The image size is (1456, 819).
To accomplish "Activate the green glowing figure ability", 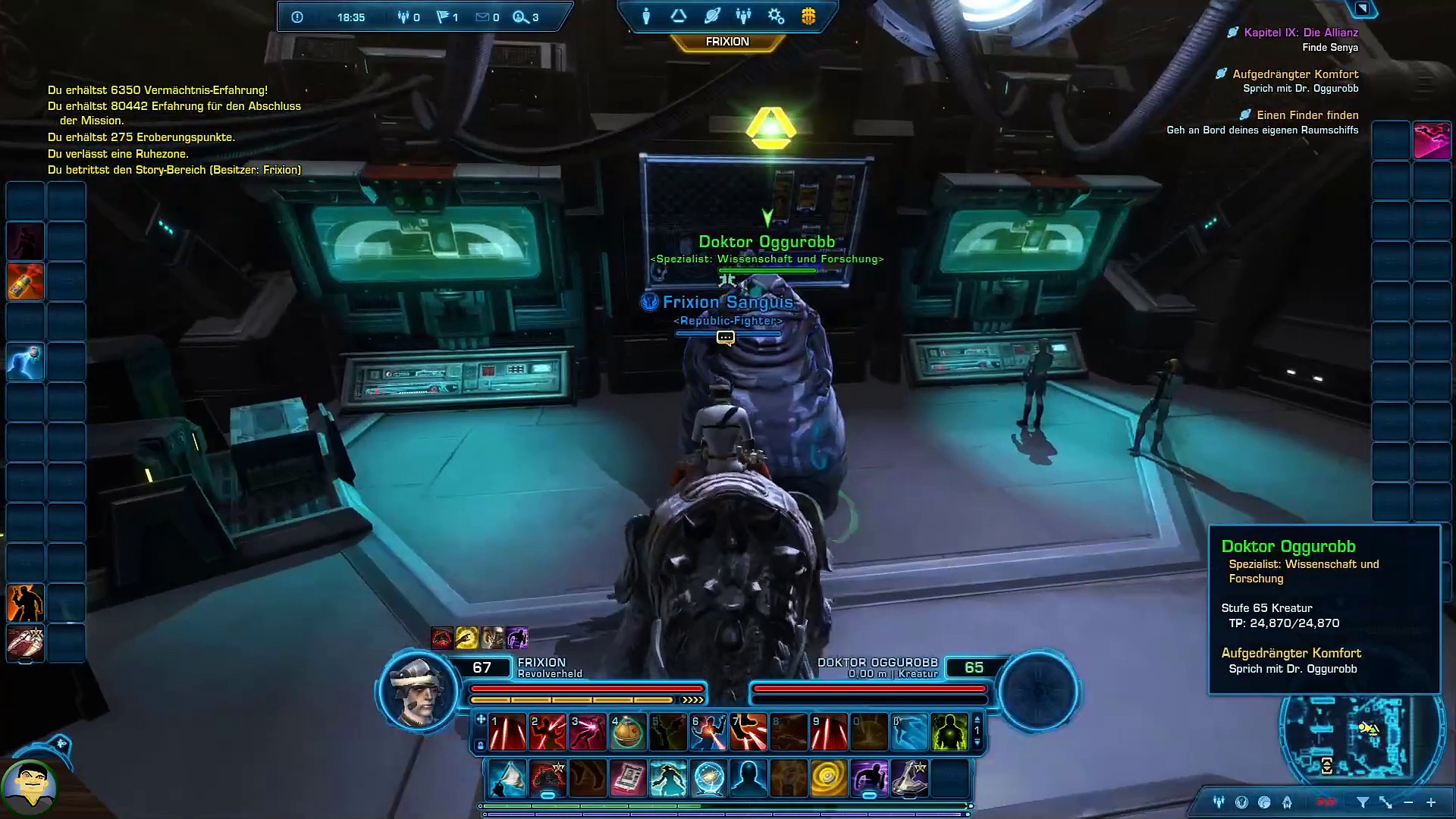I will coord(949,733).
